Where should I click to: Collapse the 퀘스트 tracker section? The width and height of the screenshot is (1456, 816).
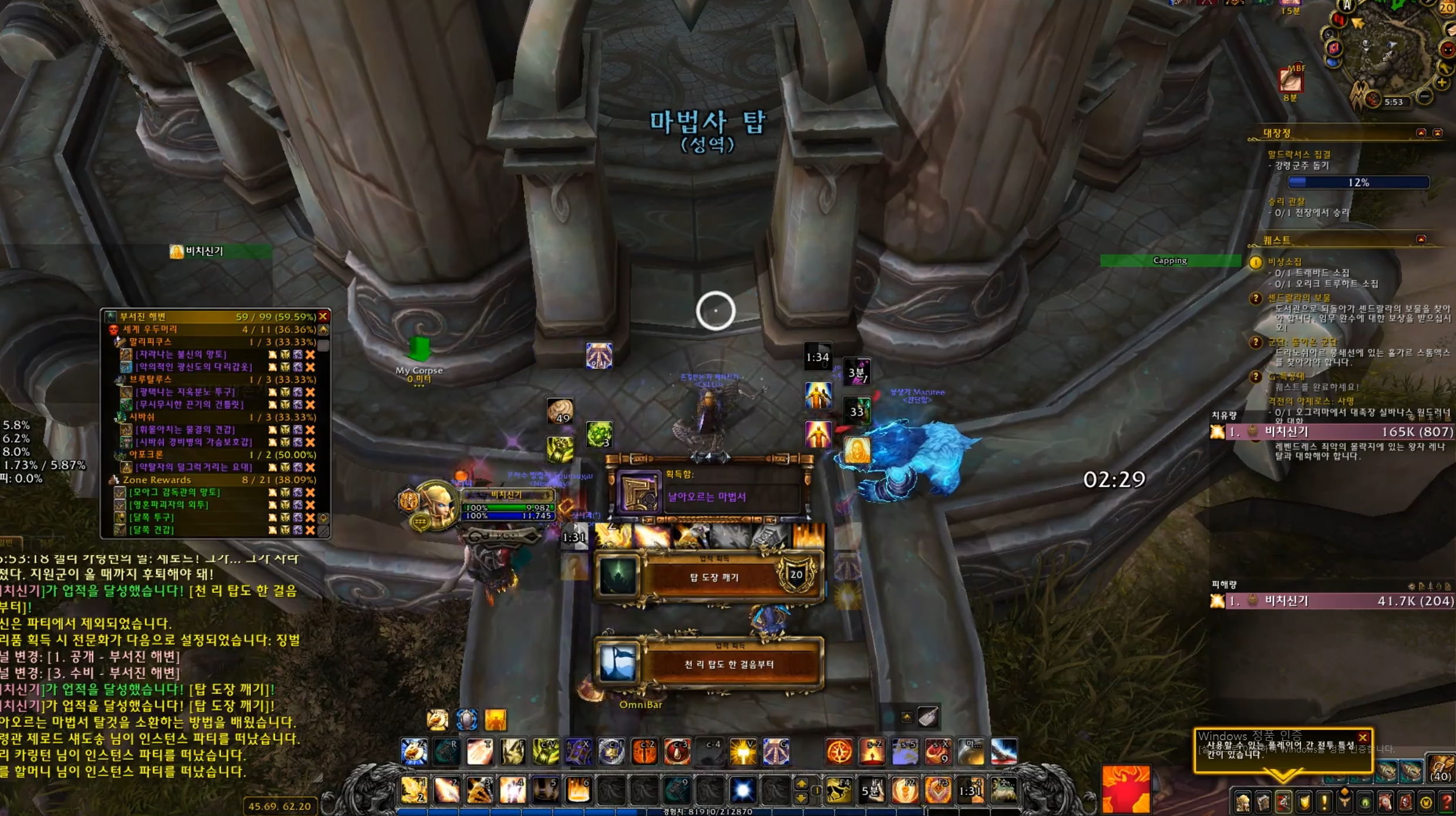coord(1421,240)
